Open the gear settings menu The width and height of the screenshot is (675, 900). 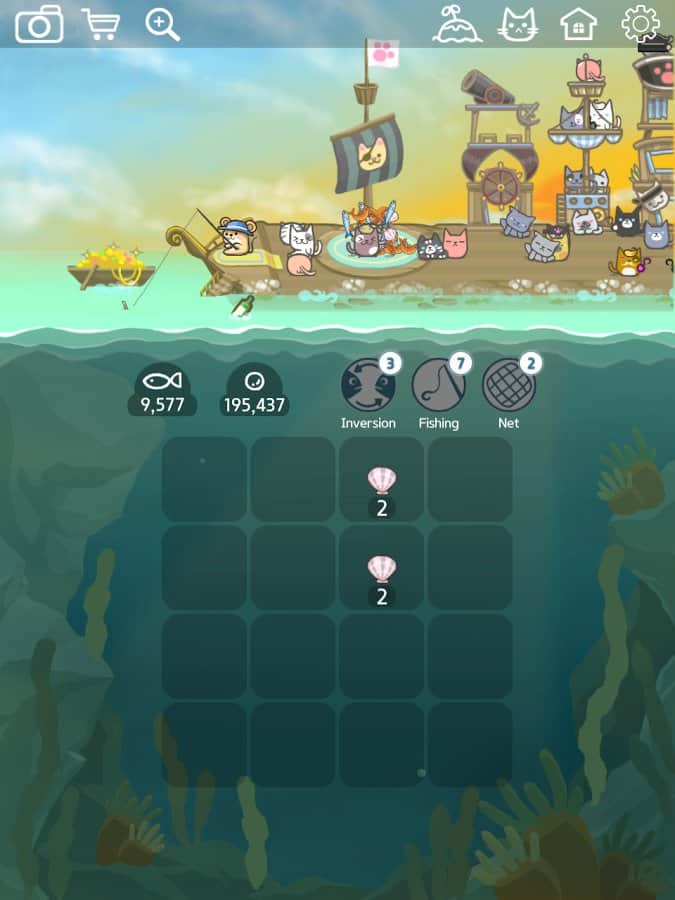pyautogui.click(x=640, y=24)
